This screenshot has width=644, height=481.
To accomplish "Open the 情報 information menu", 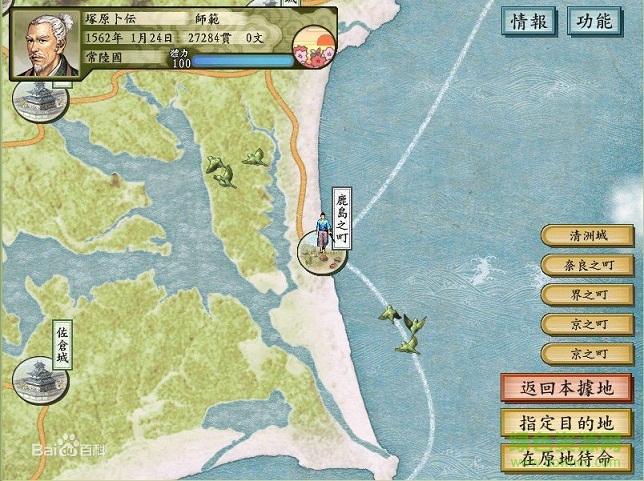I will [x=529, y=20].
